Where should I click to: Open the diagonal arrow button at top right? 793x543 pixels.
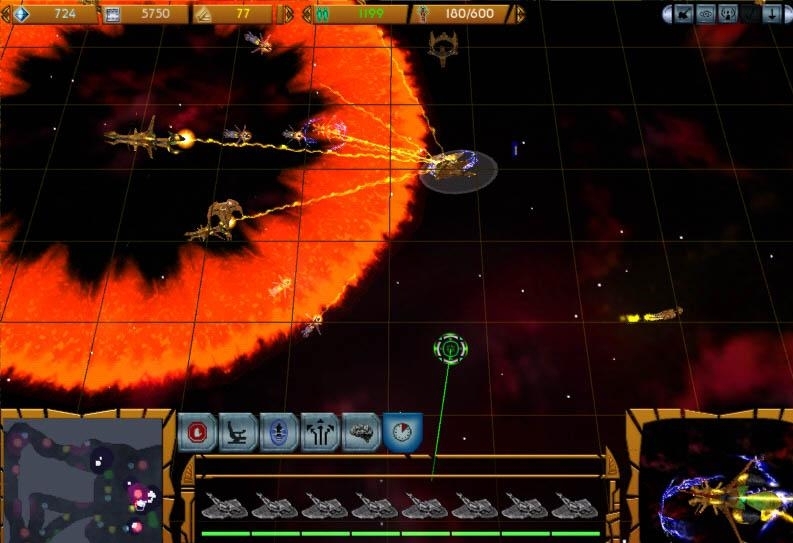(684, 14)
